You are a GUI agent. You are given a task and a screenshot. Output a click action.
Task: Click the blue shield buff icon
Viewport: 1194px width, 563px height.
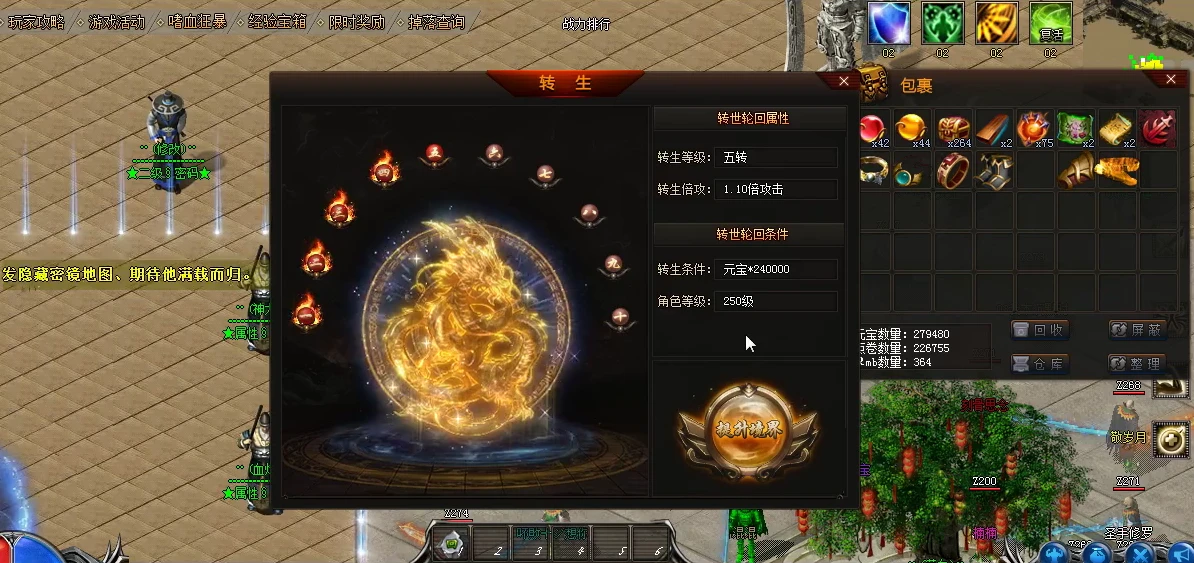pos(887,23)
